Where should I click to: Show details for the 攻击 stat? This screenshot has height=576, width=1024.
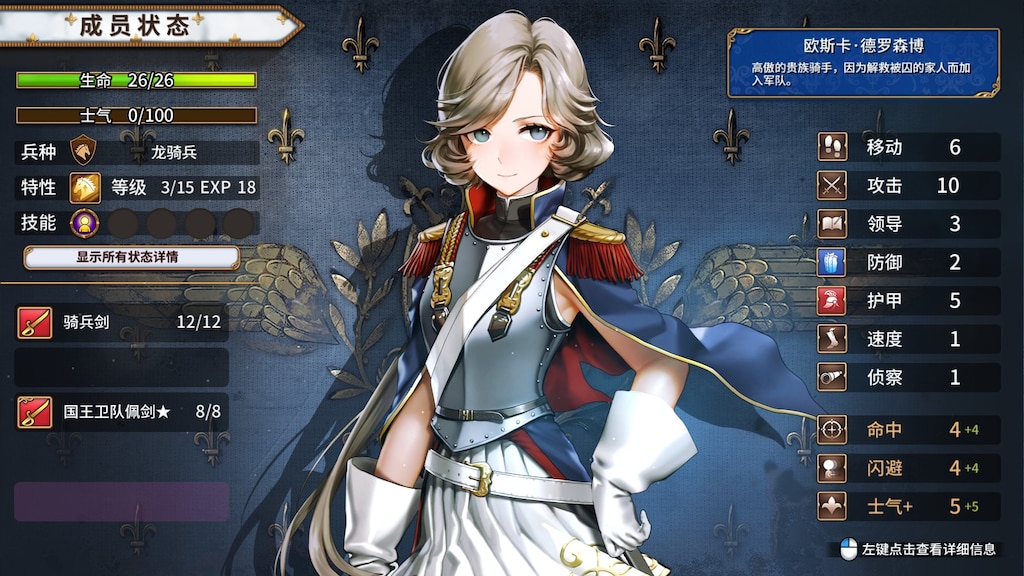point(908,185)
